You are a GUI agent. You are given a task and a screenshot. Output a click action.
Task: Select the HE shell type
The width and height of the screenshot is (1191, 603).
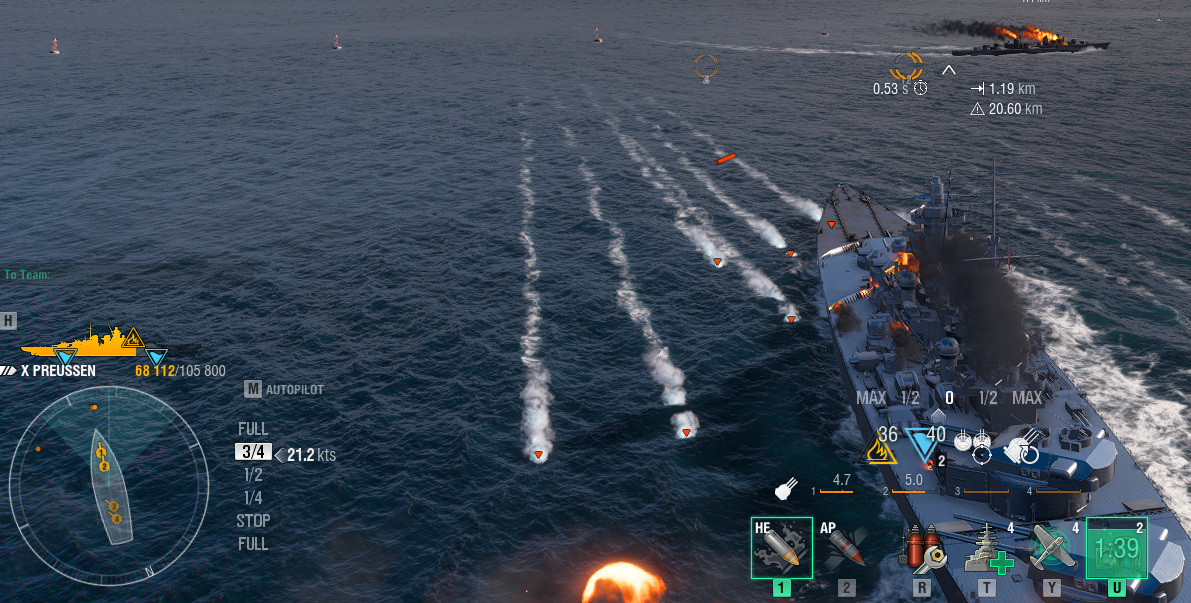click(x=781, y=547)
